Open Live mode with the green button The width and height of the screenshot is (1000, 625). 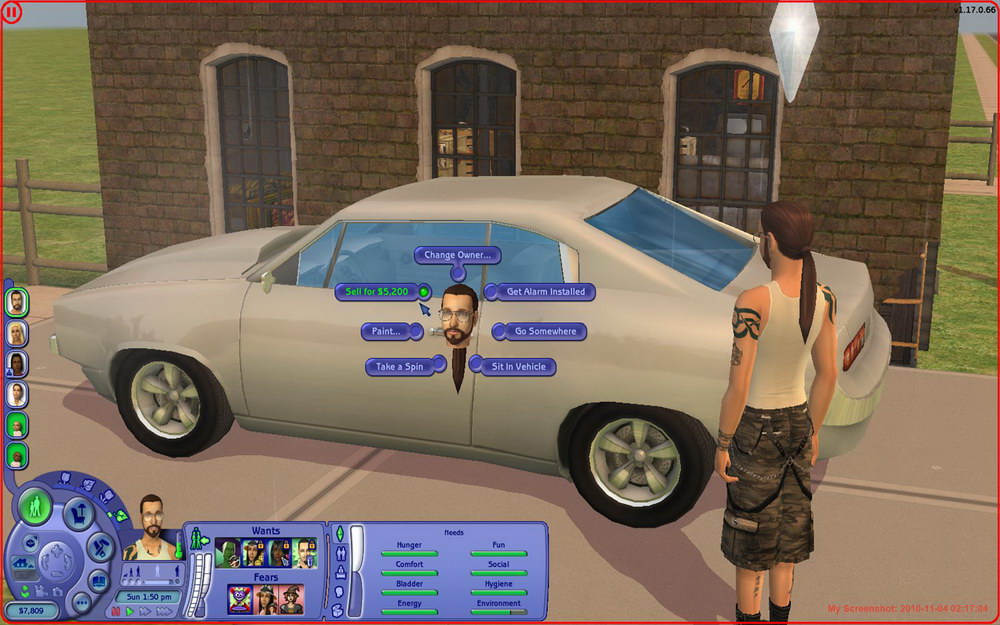point(36,507)
